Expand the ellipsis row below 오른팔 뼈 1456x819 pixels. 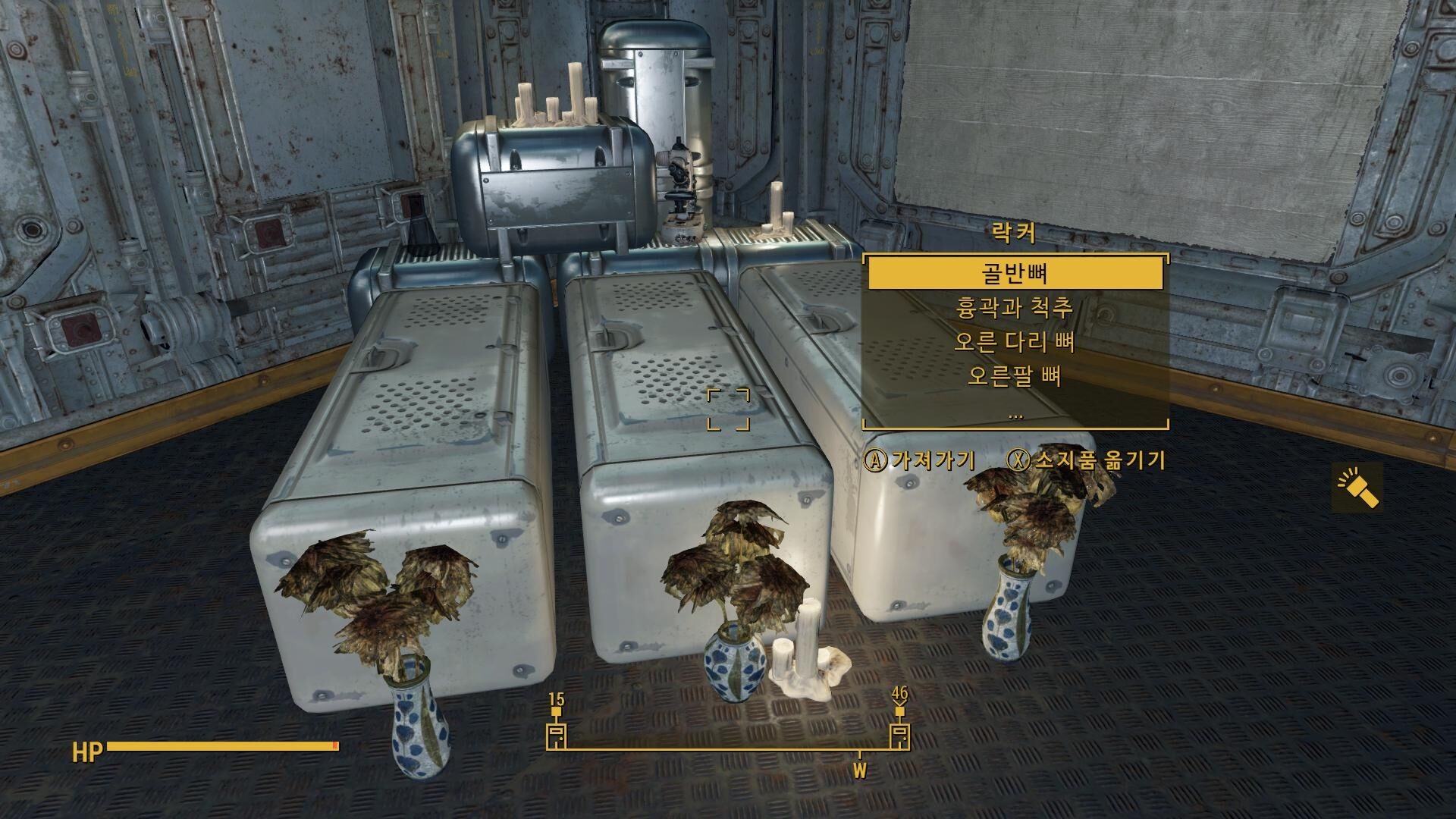[x=1015, y=414]
